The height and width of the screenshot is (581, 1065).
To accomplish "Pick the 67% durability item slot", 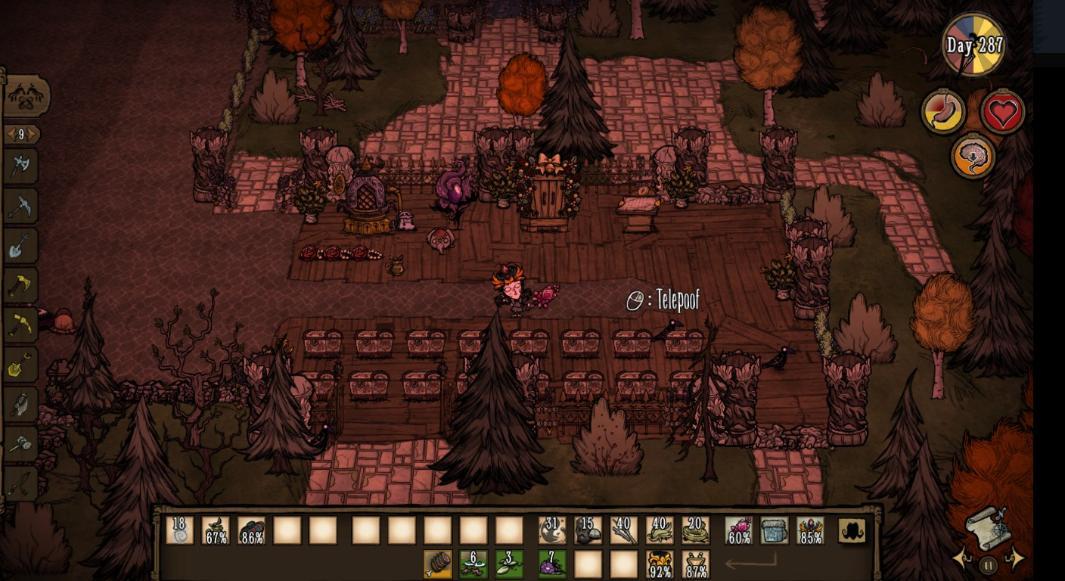I will (216, 530).
